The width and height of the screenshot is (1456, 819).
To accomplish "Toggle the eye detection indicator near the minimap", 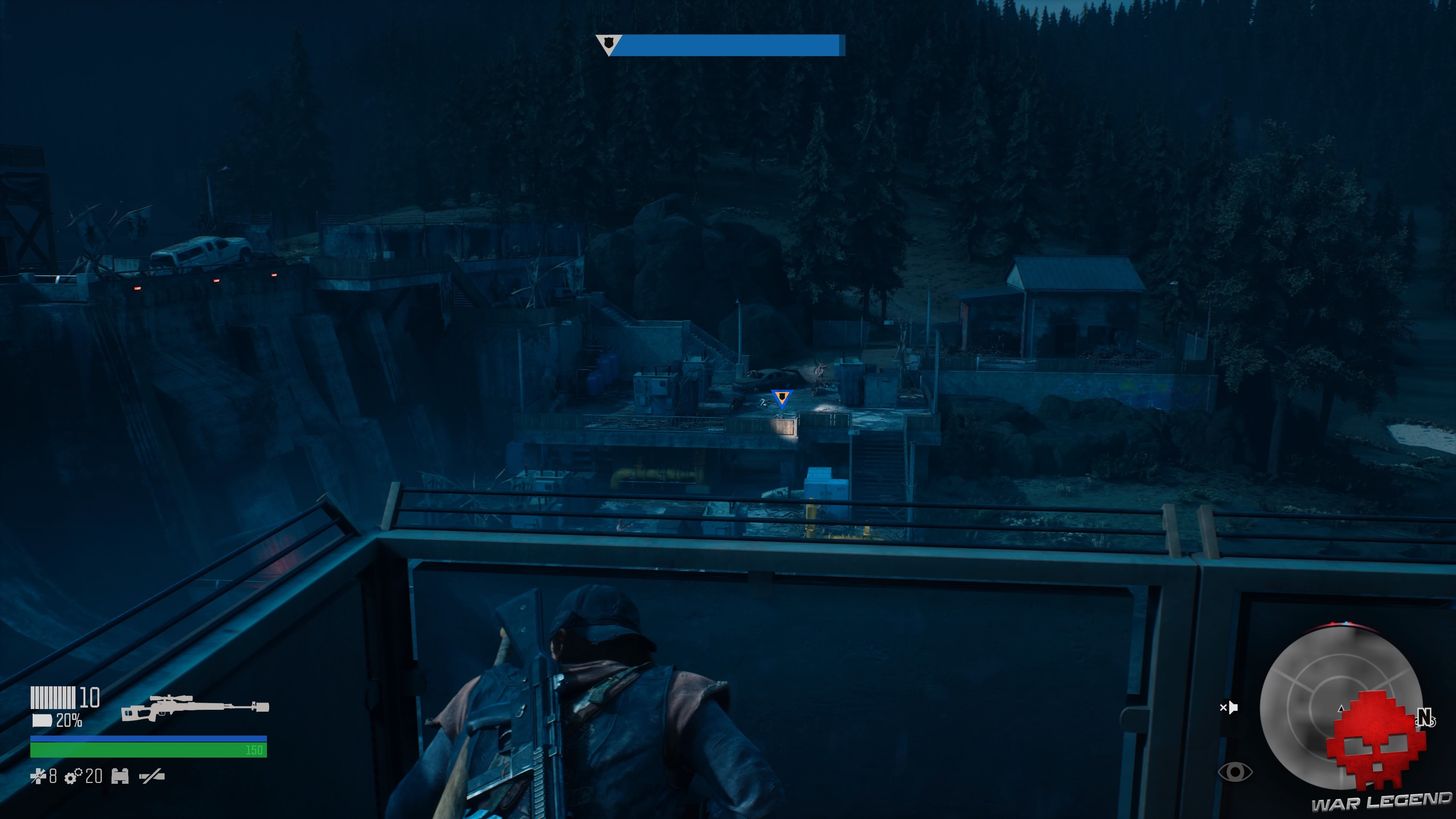I will pyautogui.click(x=1235, y=772).
